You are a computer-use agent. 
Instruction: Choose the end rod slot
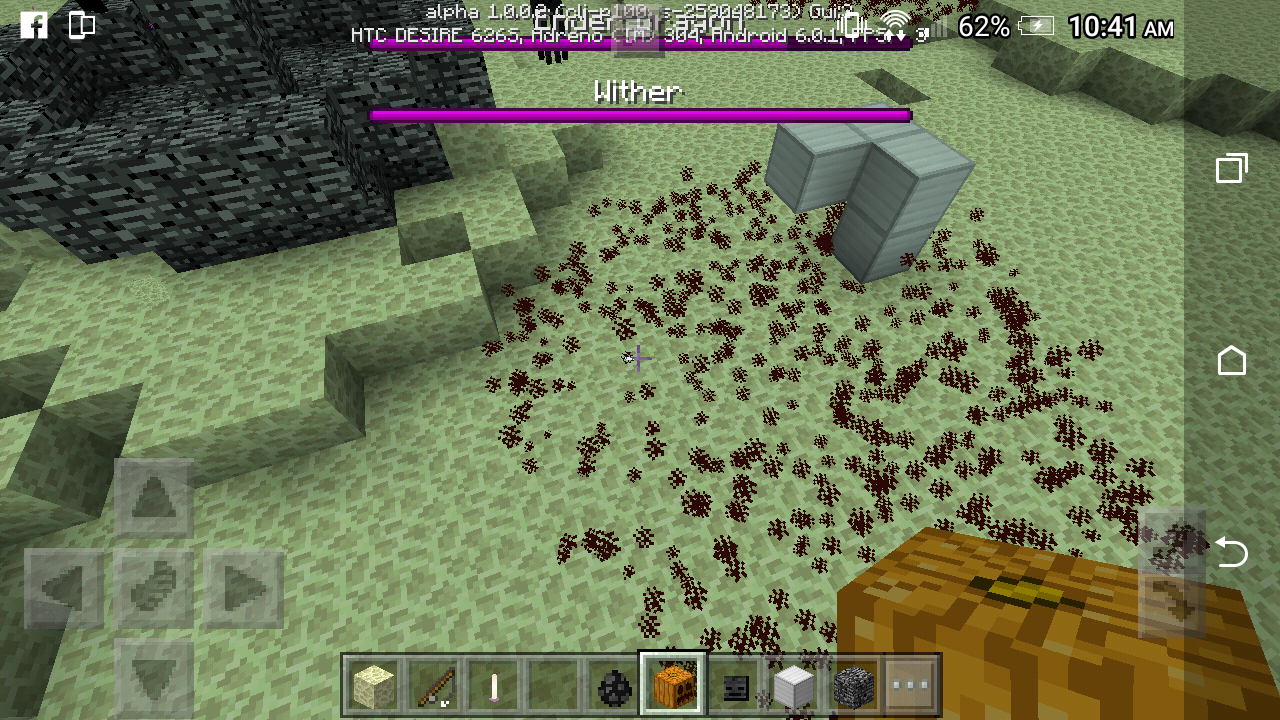[494, 686]
